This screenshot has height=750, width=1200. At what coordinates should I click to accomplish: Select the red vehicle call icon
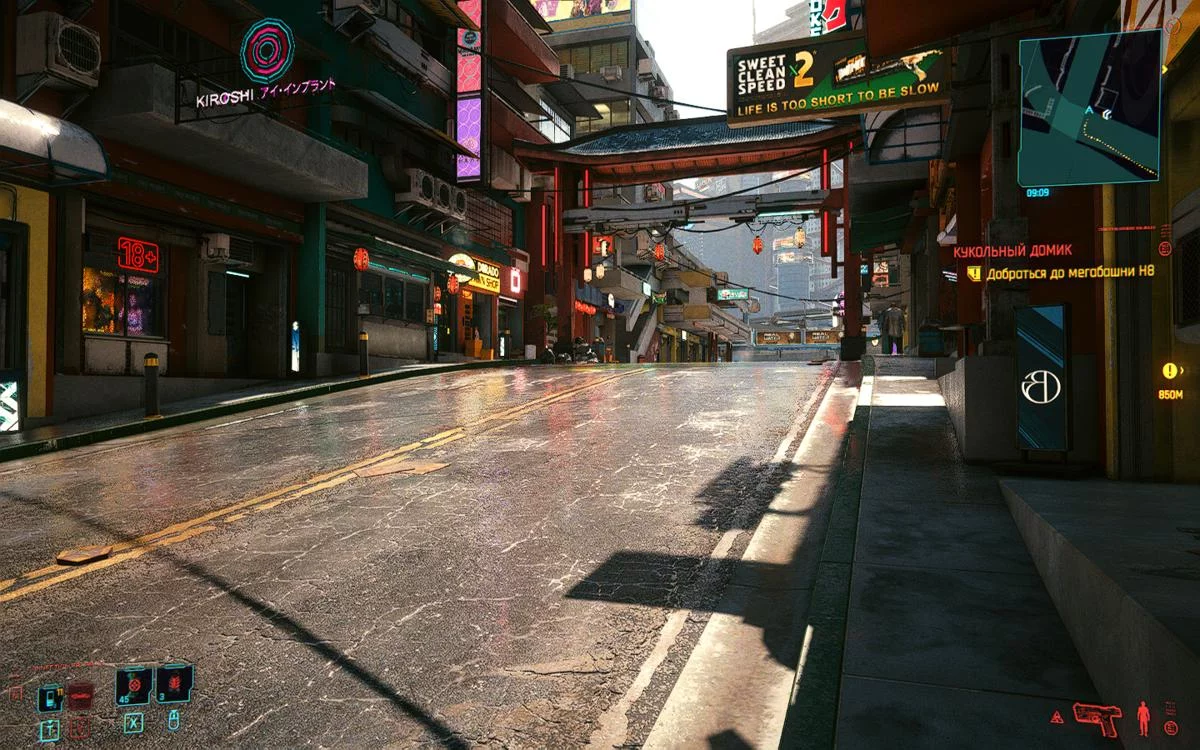tap(80, 695)
